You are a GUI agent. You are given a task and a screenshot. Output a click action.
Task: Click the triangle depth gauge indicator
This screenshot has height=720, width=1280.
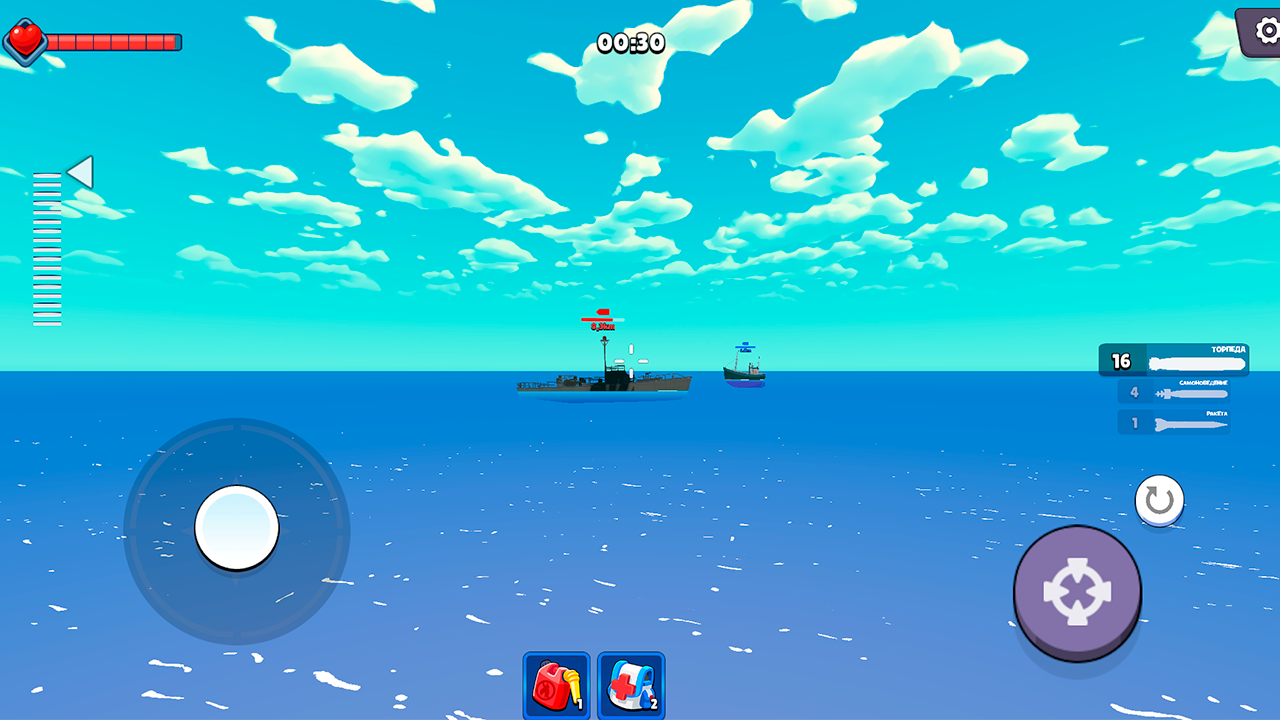[78, 172]
